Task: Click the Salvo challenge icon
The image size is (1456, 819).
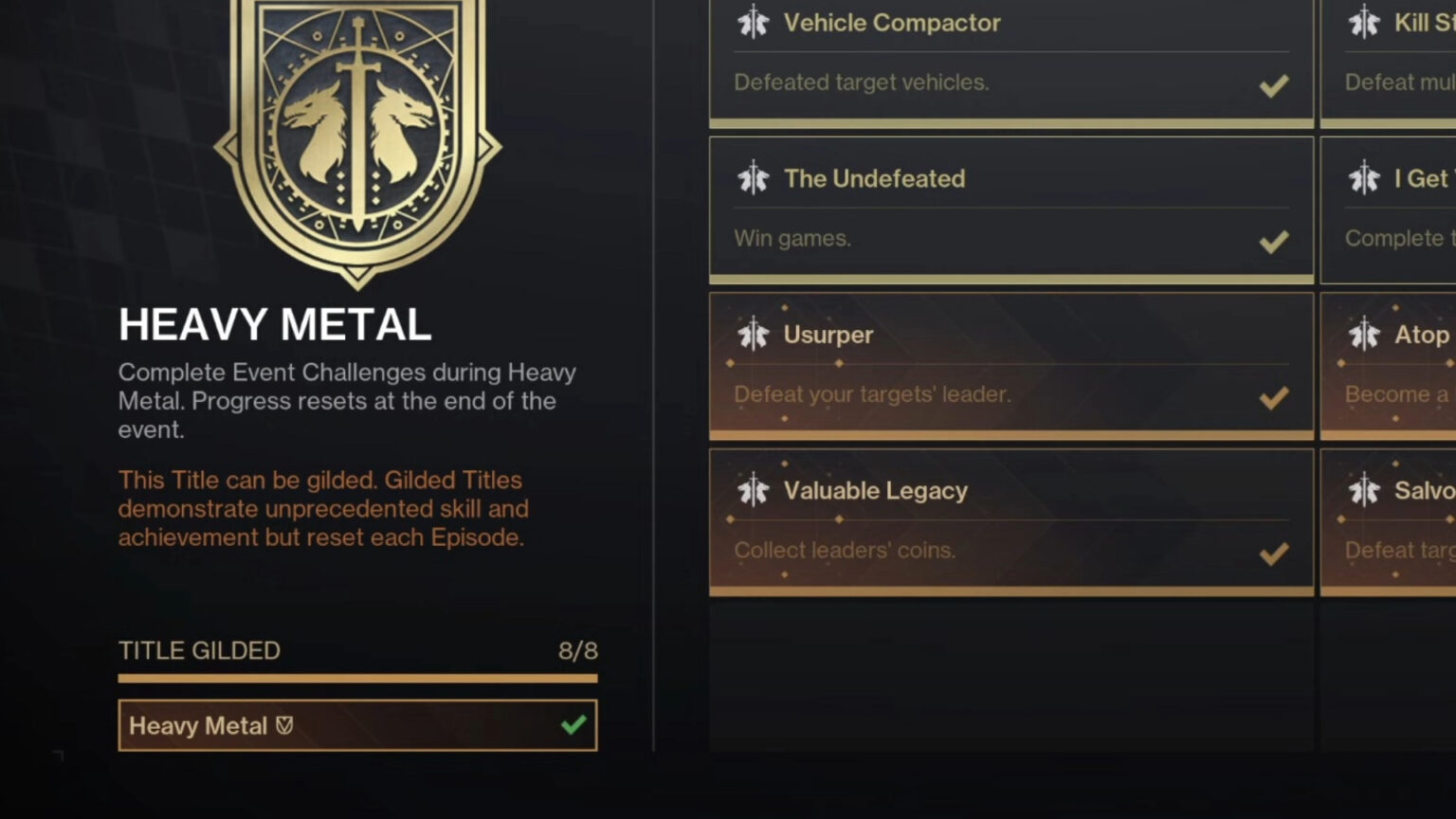Action: [1365, 489]
